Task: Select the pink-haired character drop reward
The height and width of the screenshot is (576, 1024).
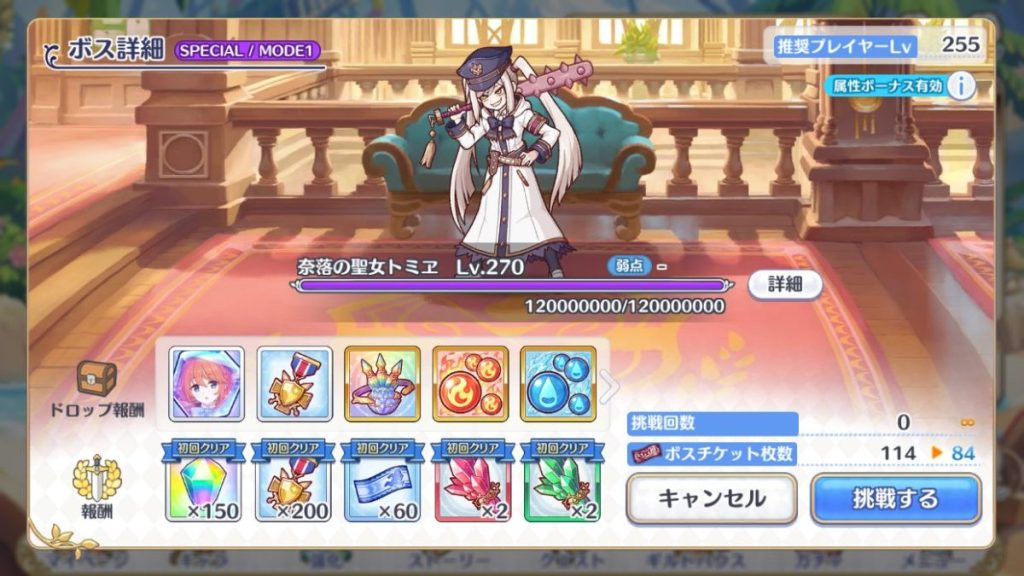Action: (206, 383)
